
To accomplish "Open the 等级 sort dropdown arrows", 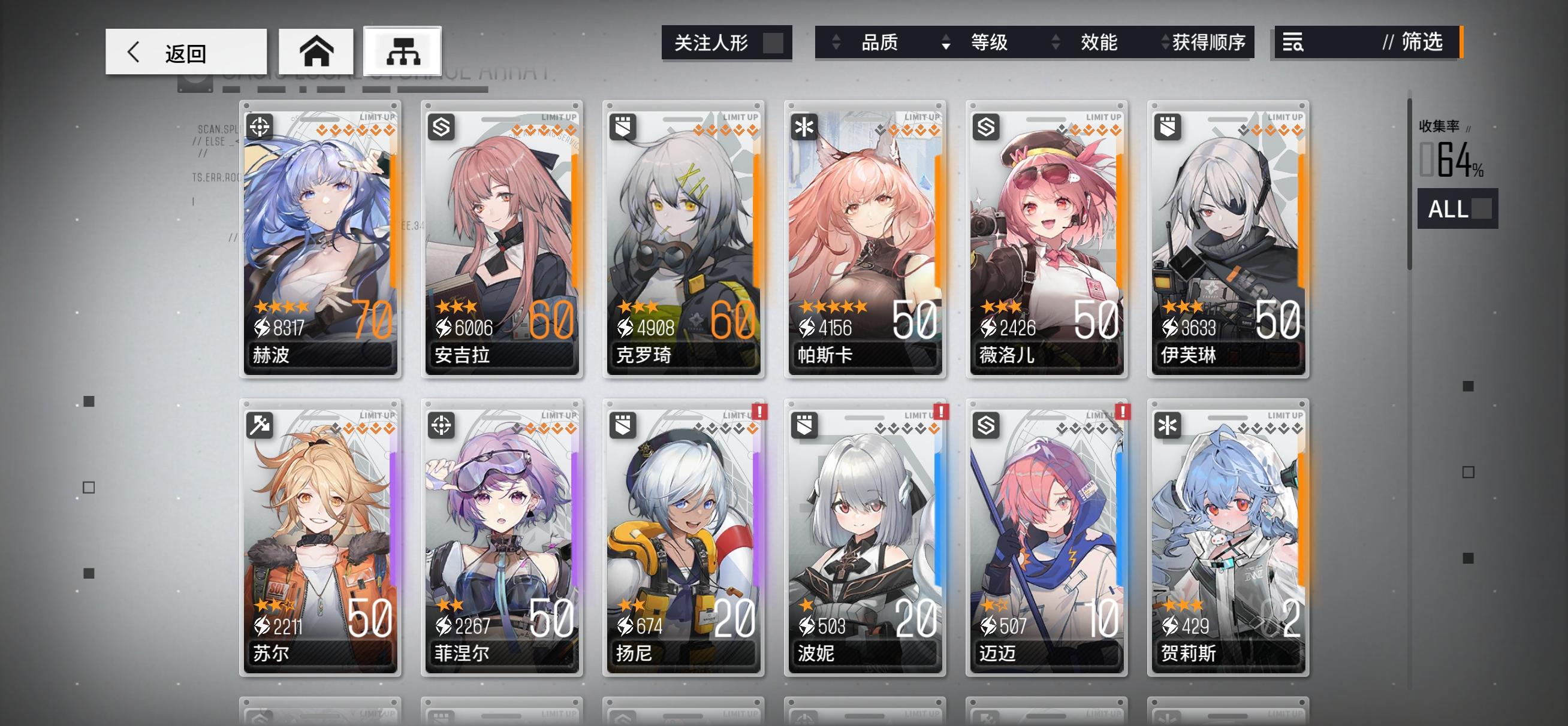I will (x=946, y=43).
